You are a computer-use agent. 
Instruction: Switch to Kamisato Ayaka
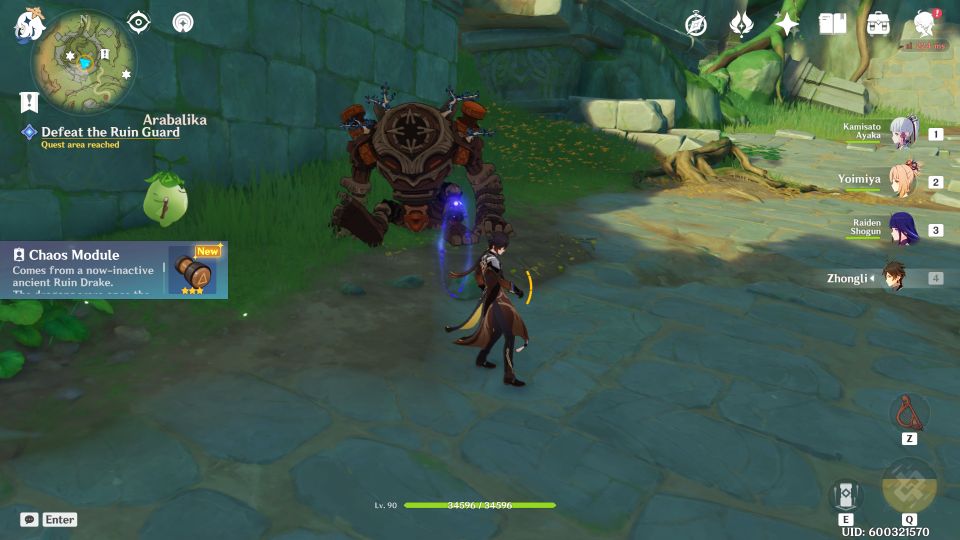[905, 134]
